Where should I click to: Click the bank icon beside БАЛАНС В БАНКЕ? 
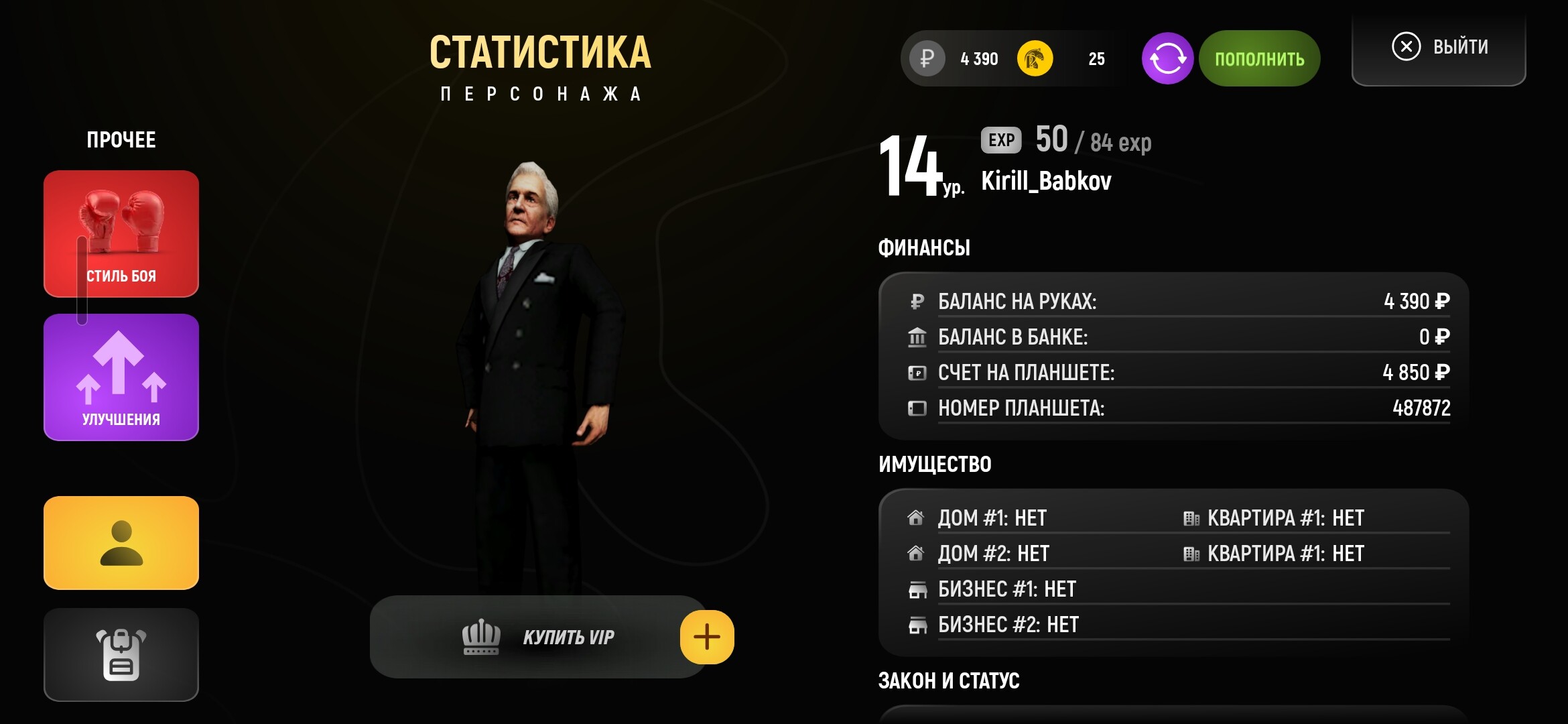pos(917,337)
